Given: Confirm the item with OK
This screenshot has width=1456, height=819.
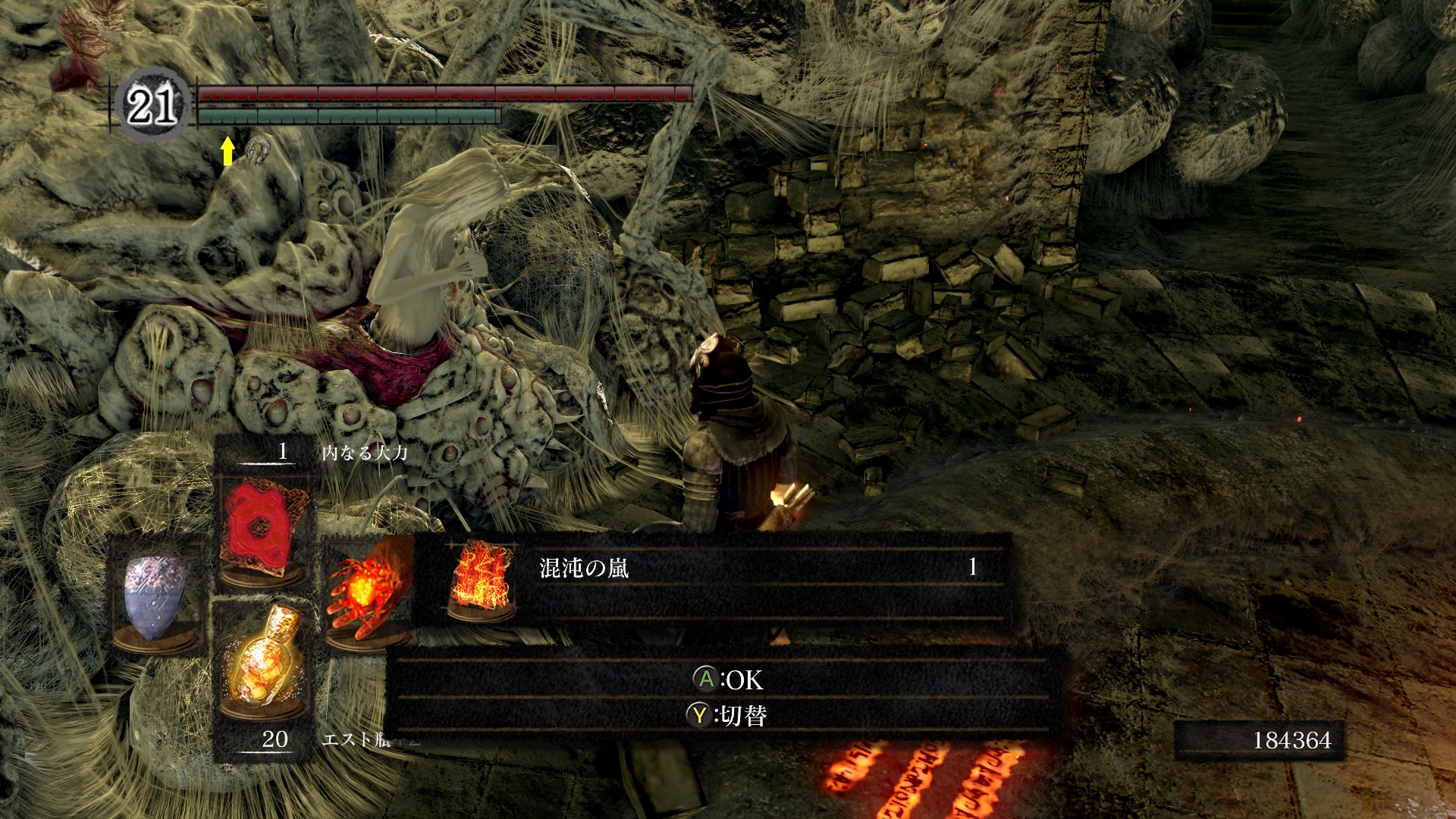Looking at the screenshot, I should point(728,679).
